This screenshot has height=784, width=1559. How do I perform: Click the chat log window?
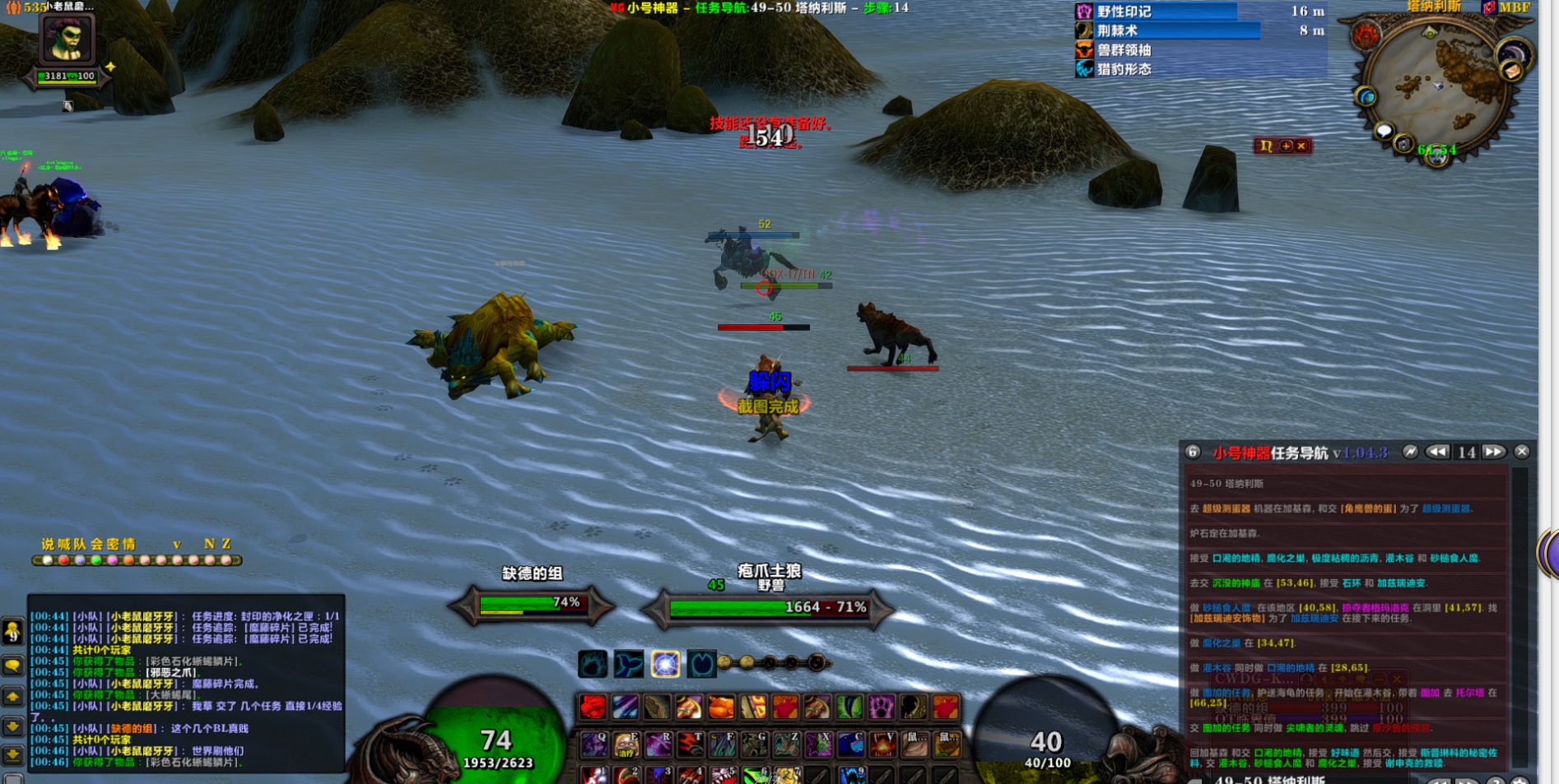coord(186,683)
